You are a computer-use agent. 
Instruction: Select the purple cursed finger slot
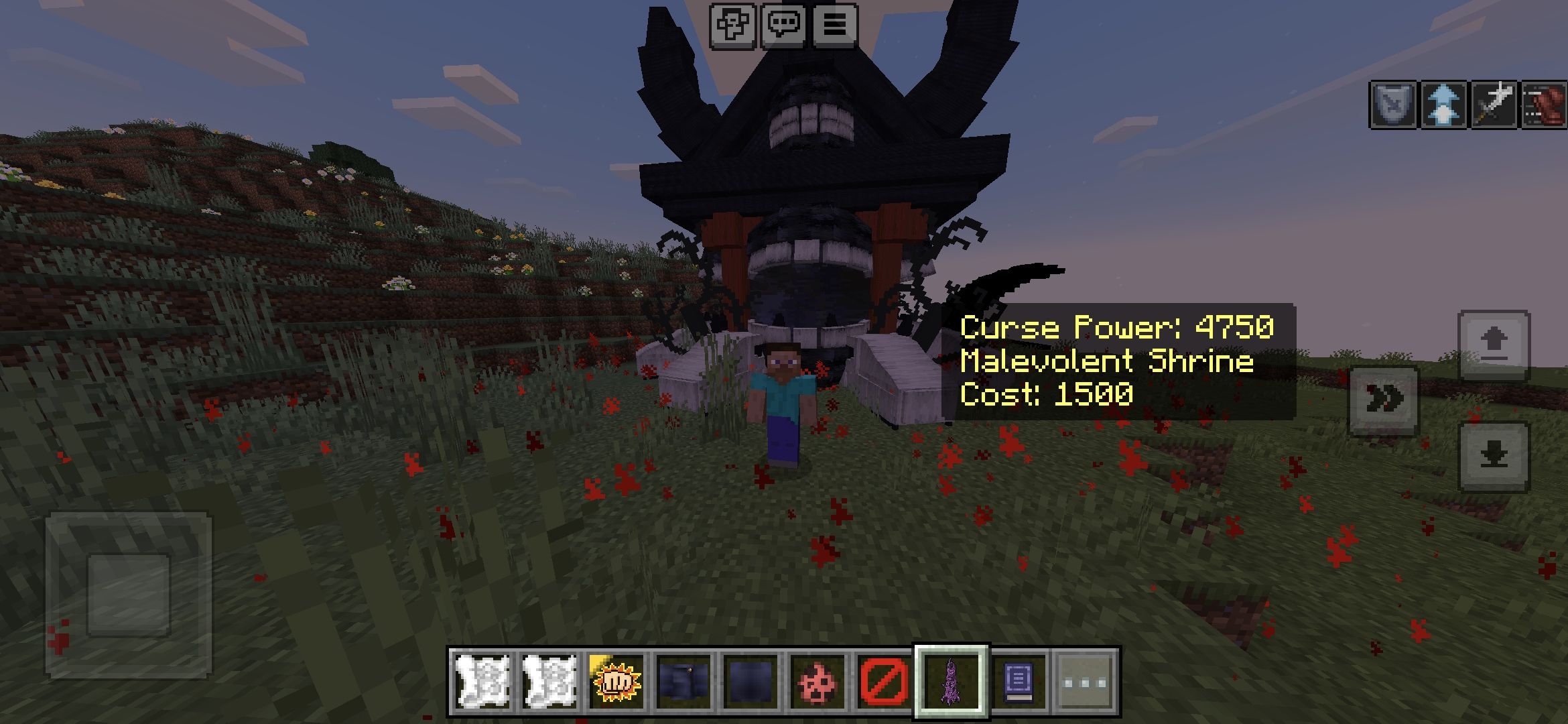tap(951, 681)
